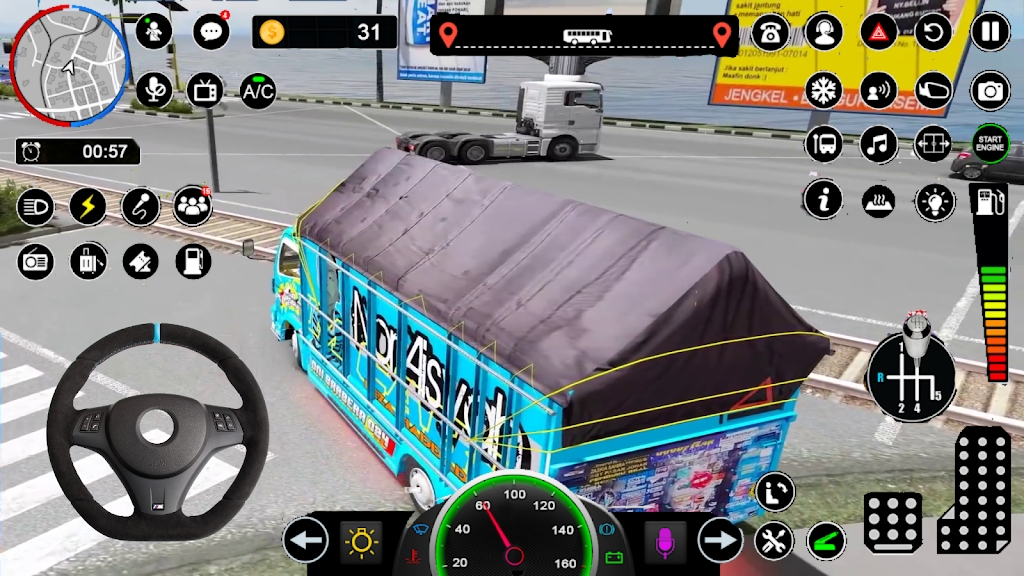The image size is (1024, 576).
Task: Open the chat messages bubble
Action: tap(211, 32)
